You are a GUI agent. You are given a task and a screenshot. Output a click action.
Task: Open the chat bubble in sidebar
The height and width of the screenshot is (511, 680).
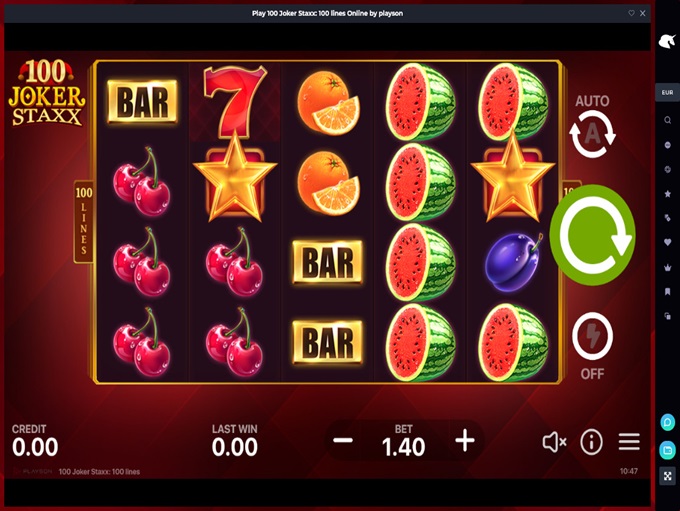(667, 422)
